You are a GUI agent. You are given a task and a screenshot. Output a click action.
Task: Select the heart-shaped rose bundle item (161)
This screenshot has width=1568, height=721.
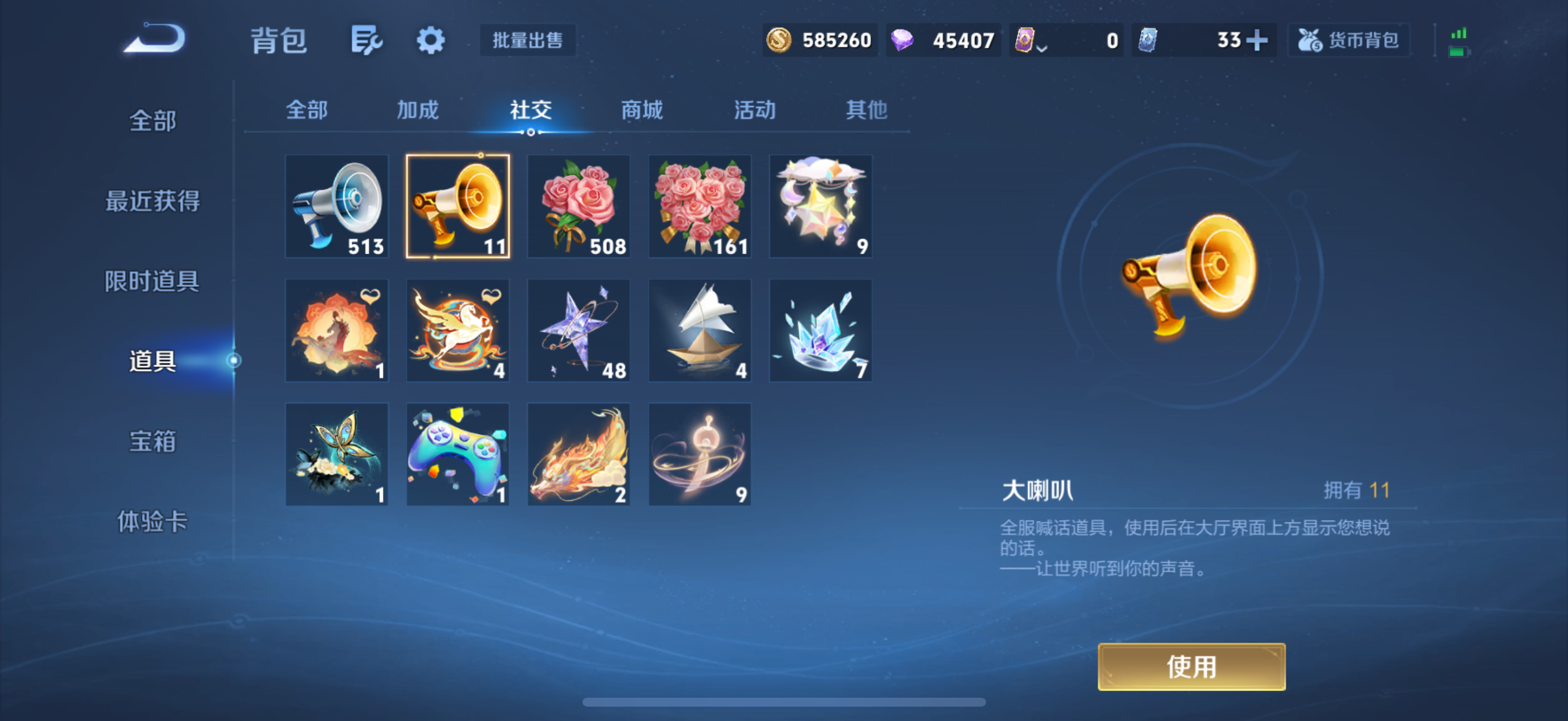click(700, 207)
